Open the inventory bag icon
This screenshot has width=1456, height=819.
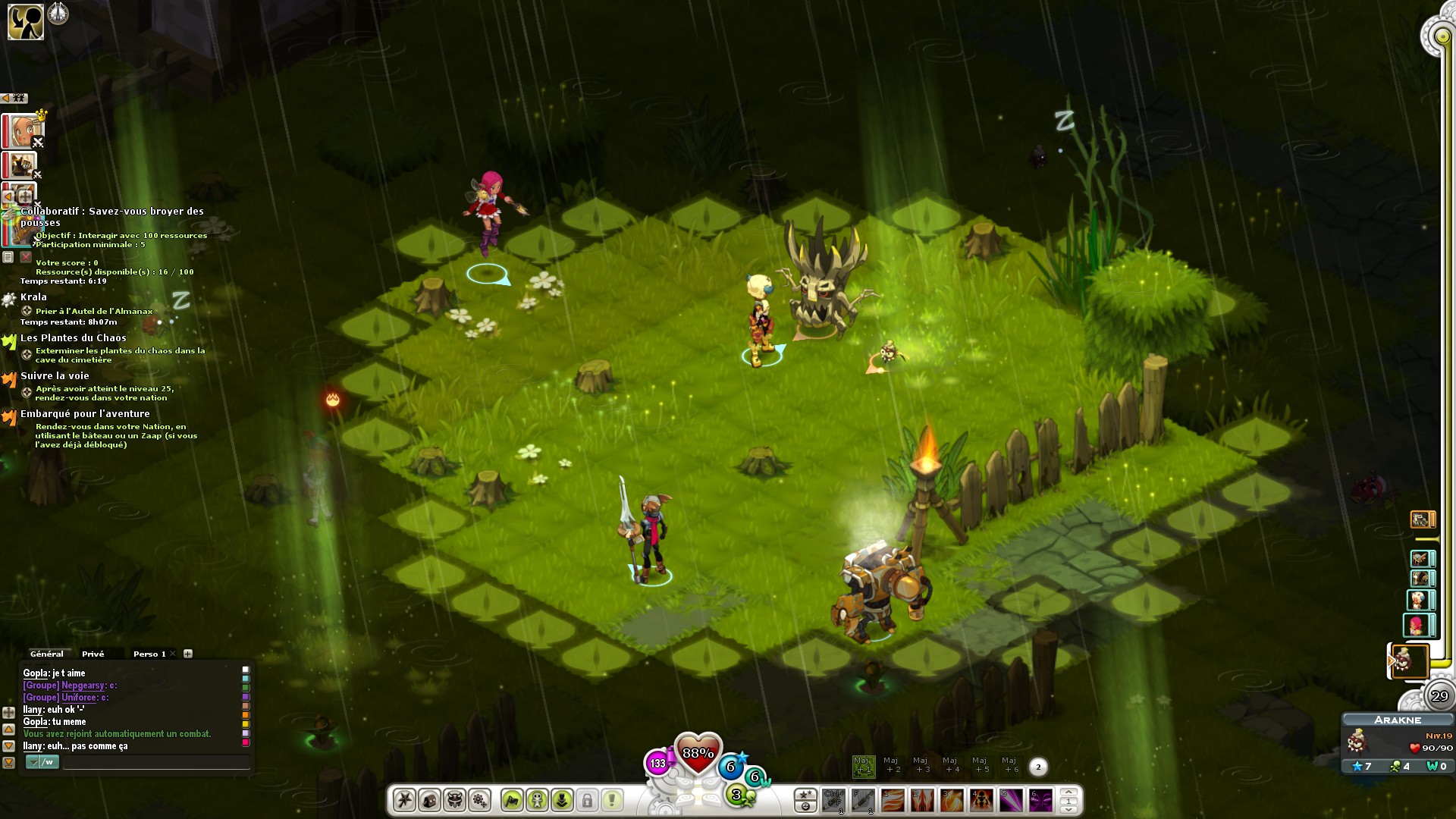(x=429, y=801)
